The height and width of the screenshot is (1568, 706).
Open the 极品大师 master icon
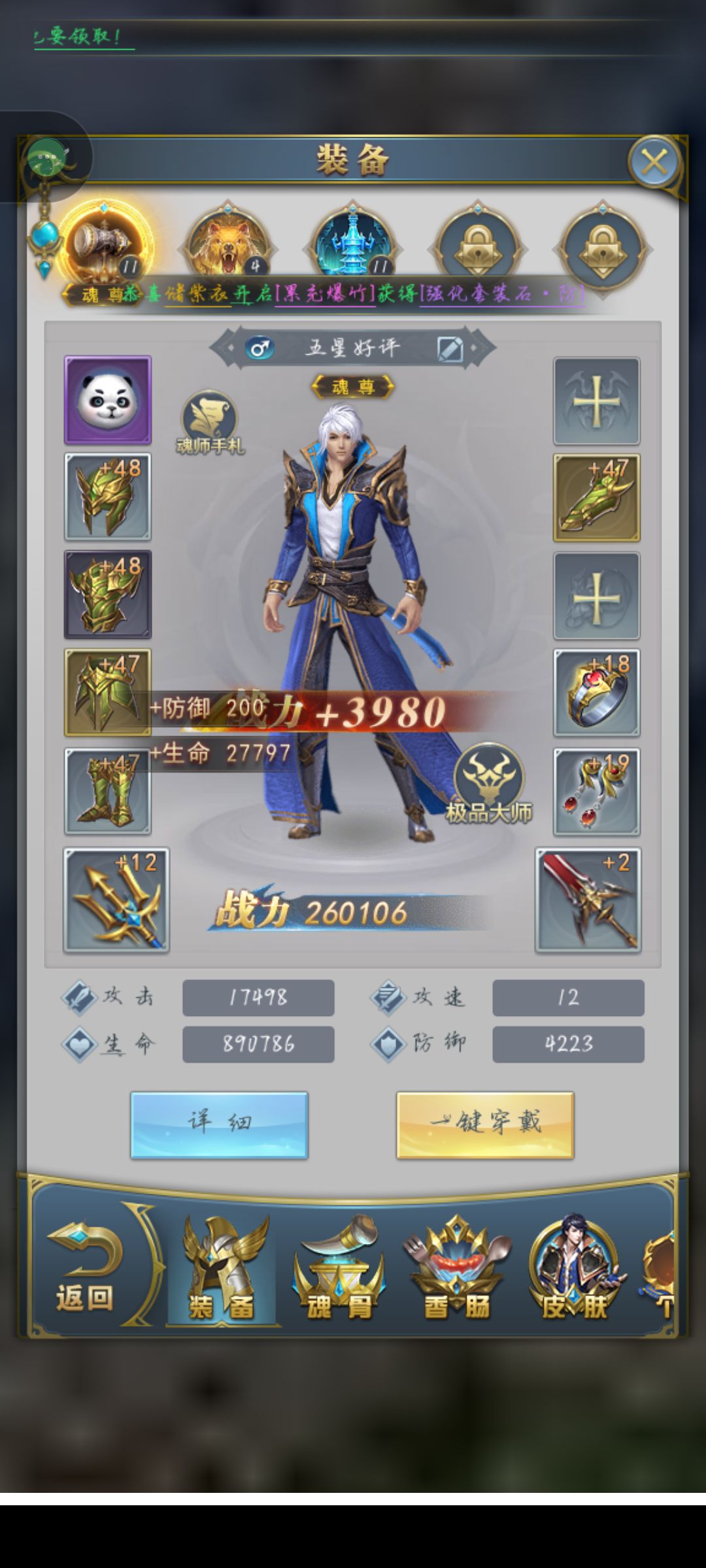tap(488, 782)
